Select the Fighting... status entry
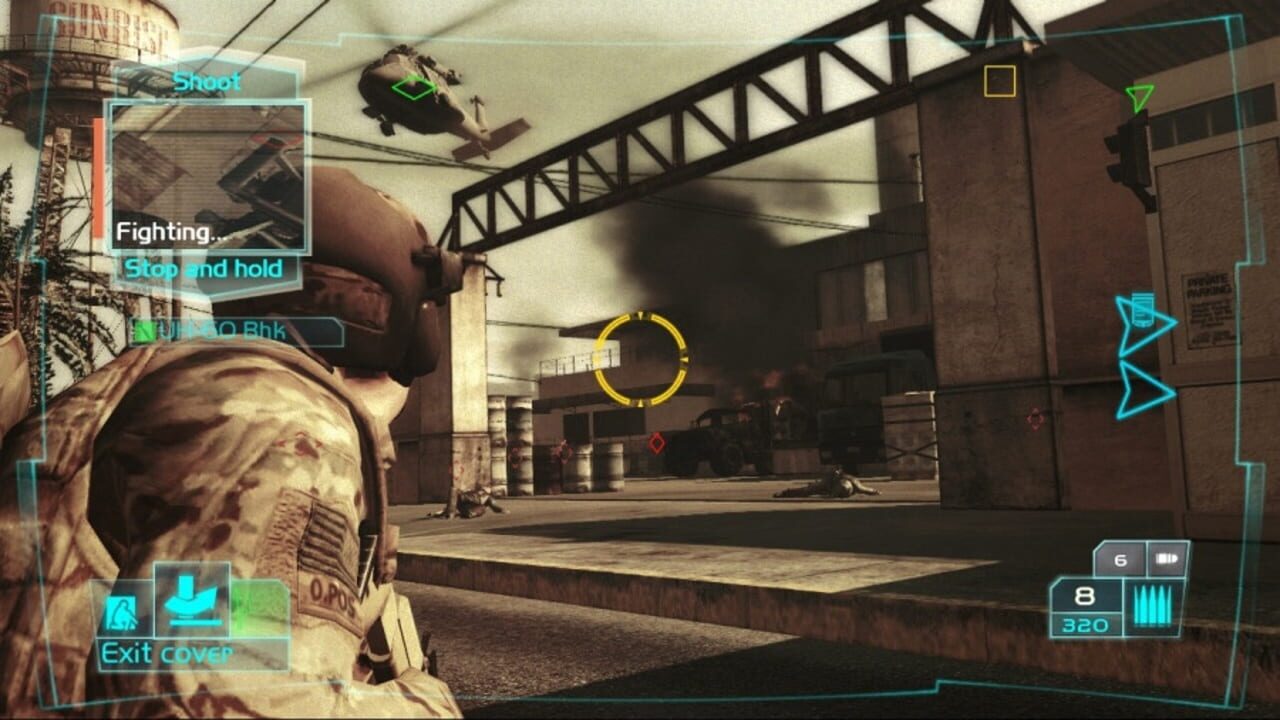Screen dimensions: 1280x720 [172, 232]
